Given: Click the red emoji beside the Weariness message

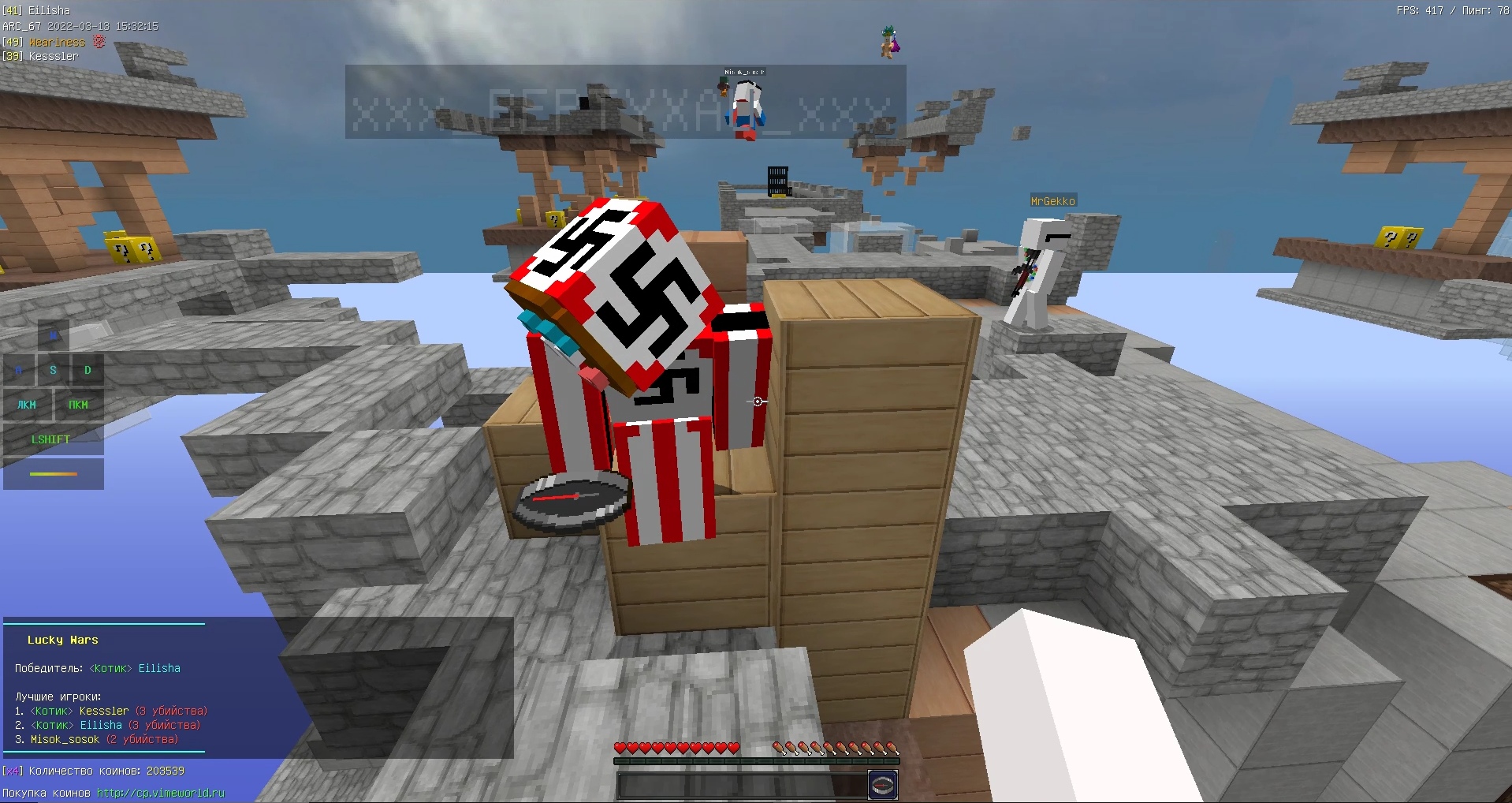Looking at the screenshot, I should click(x=98, y=41).
